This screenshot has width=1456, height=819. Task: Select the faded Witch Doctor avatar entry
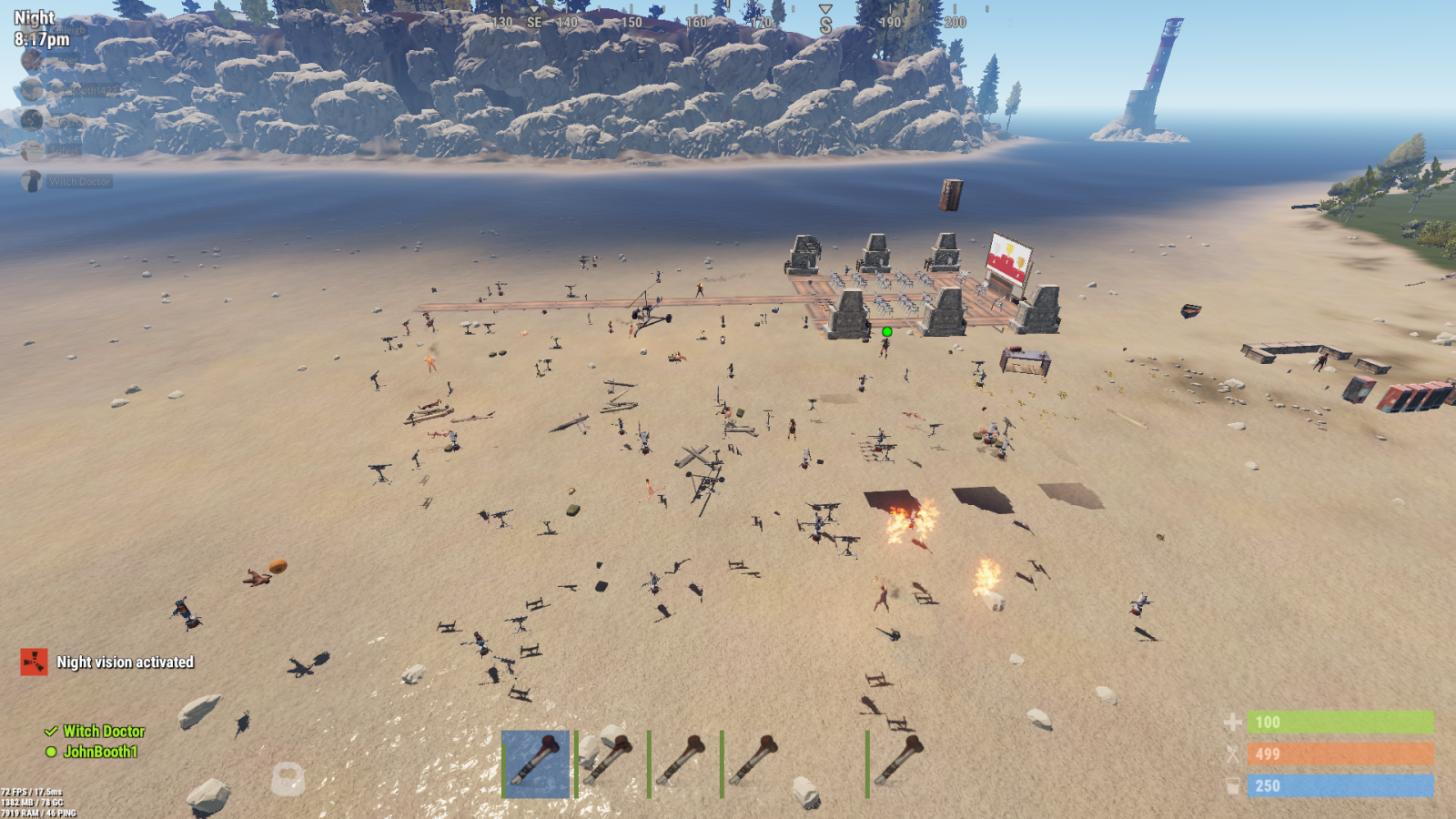tap(33, 181)
